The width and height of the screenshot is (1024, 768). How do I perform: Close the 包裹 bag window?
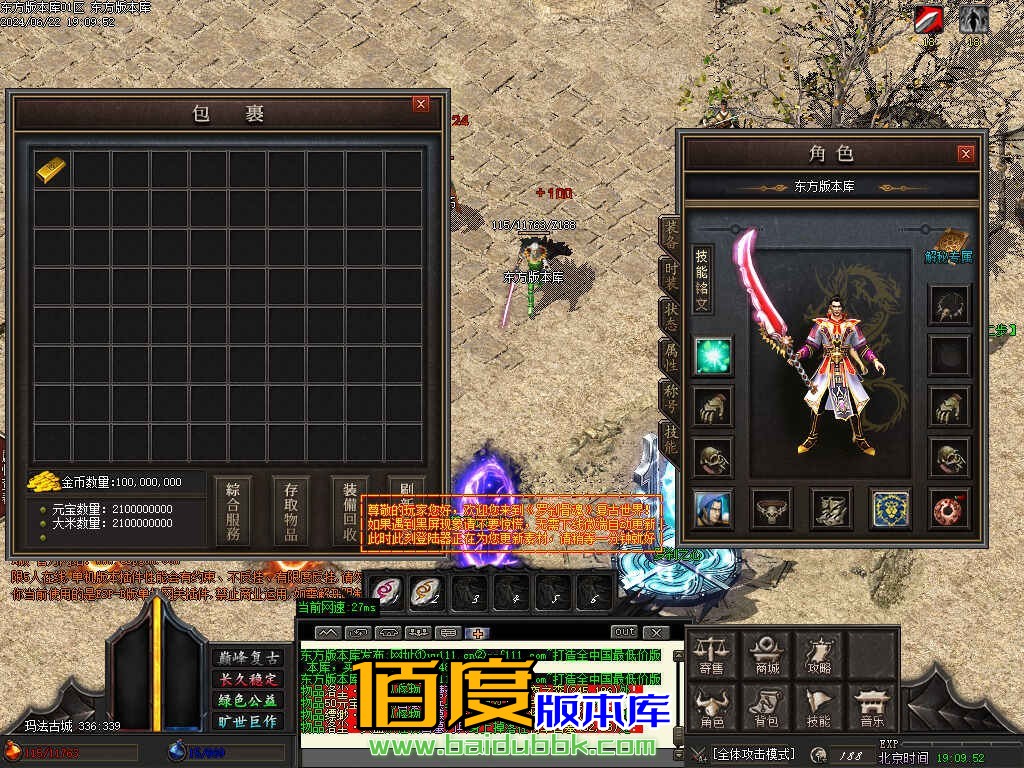(421, 104)
